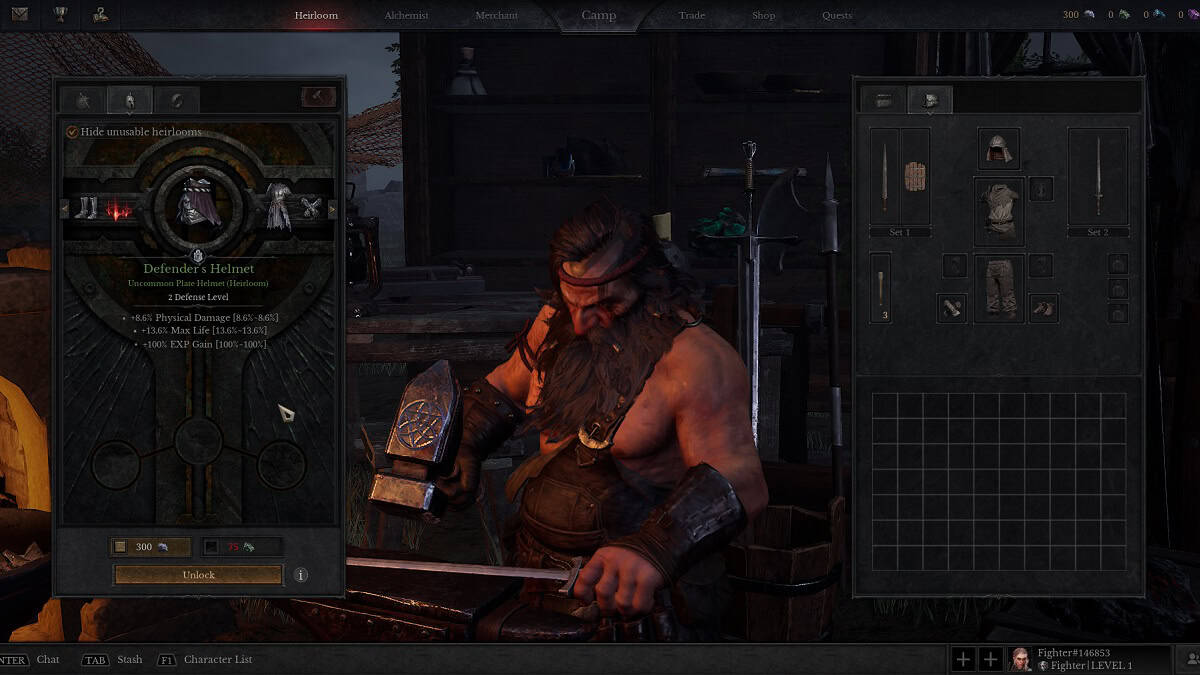Unlock the Defender's Helmet heirloom
The width and height of the screenshot is (1200, 675).
[x=198, y=575]
